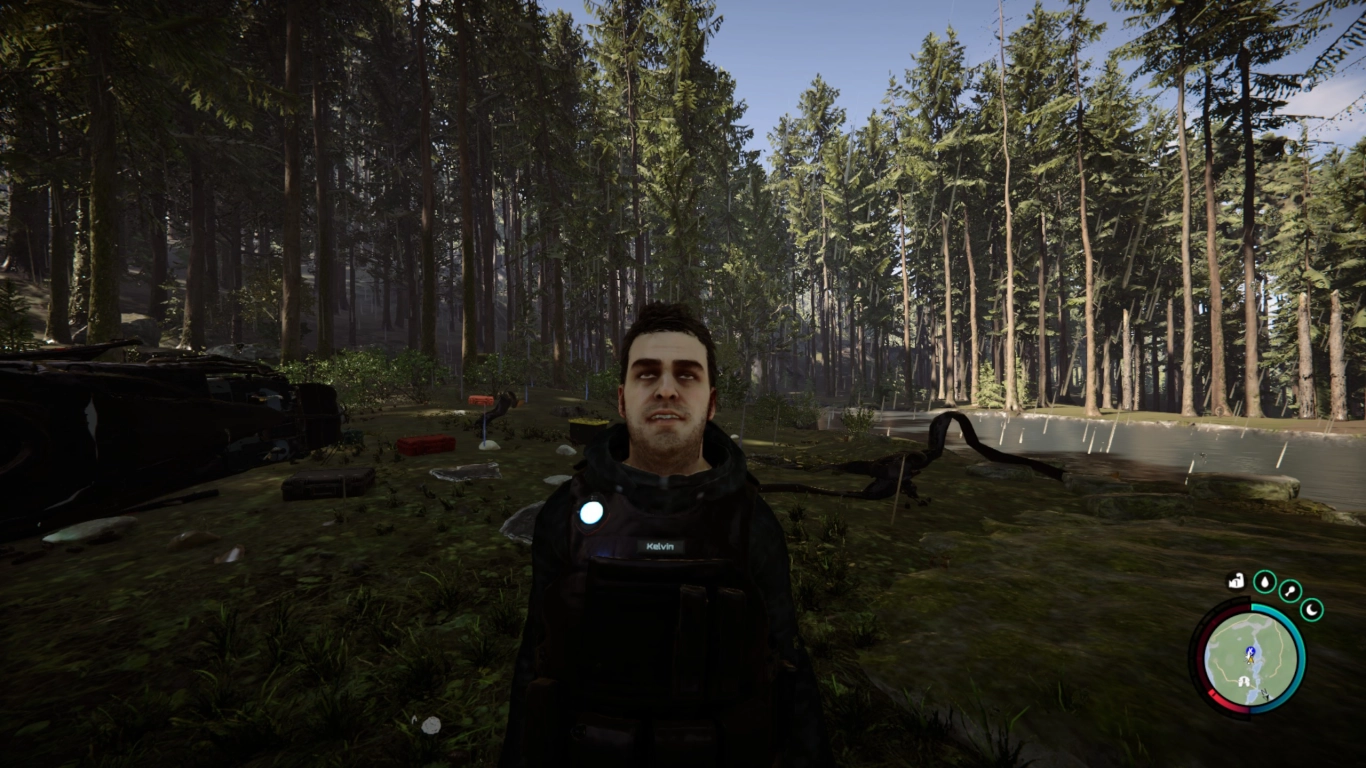The height and width of the screenshot is (768, 1366).
Task: Click the drumstick hunger icon
Action: 1288,590
